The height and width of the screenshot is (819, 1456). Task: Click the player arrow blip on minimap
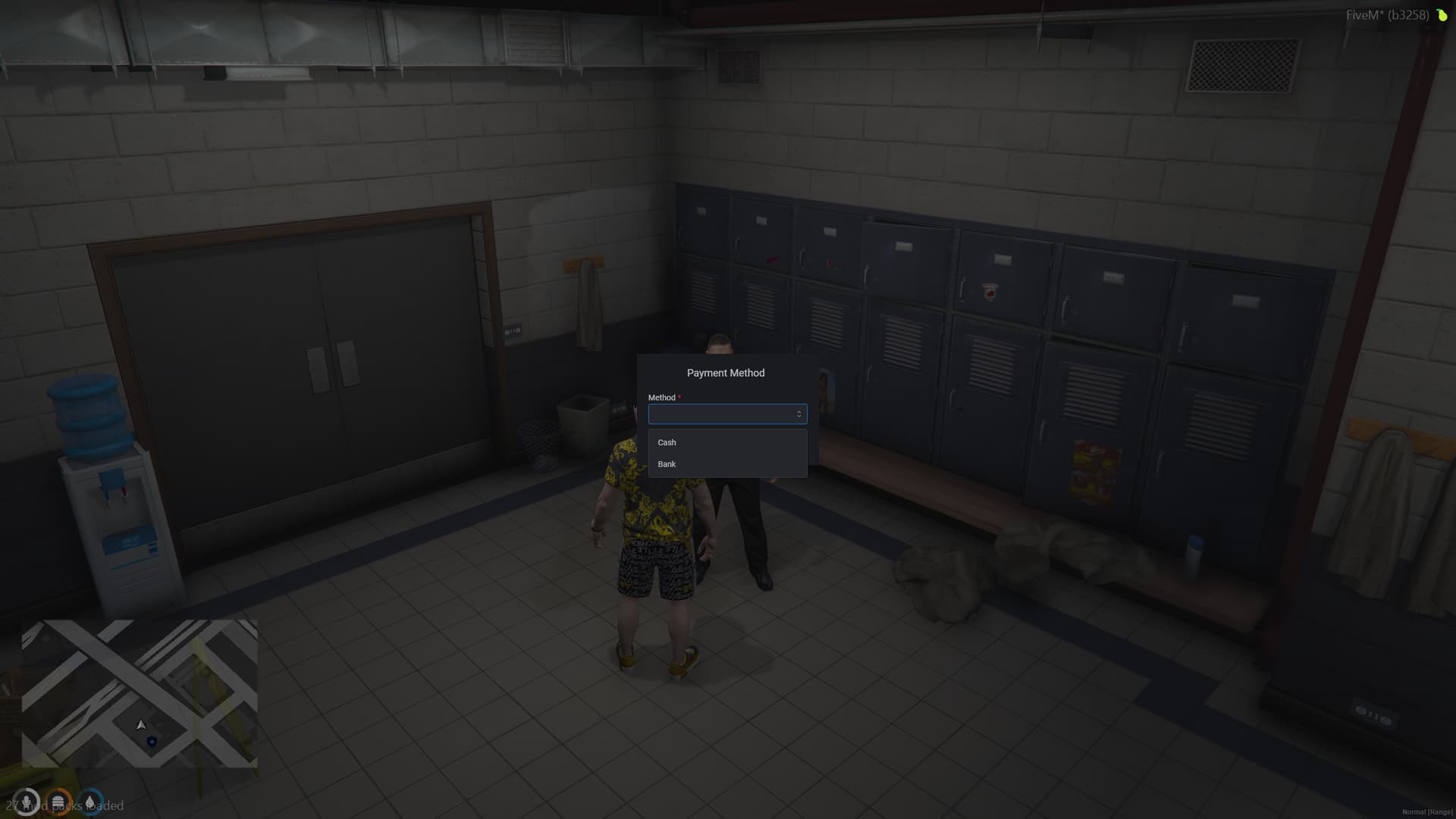coord(141,725)
